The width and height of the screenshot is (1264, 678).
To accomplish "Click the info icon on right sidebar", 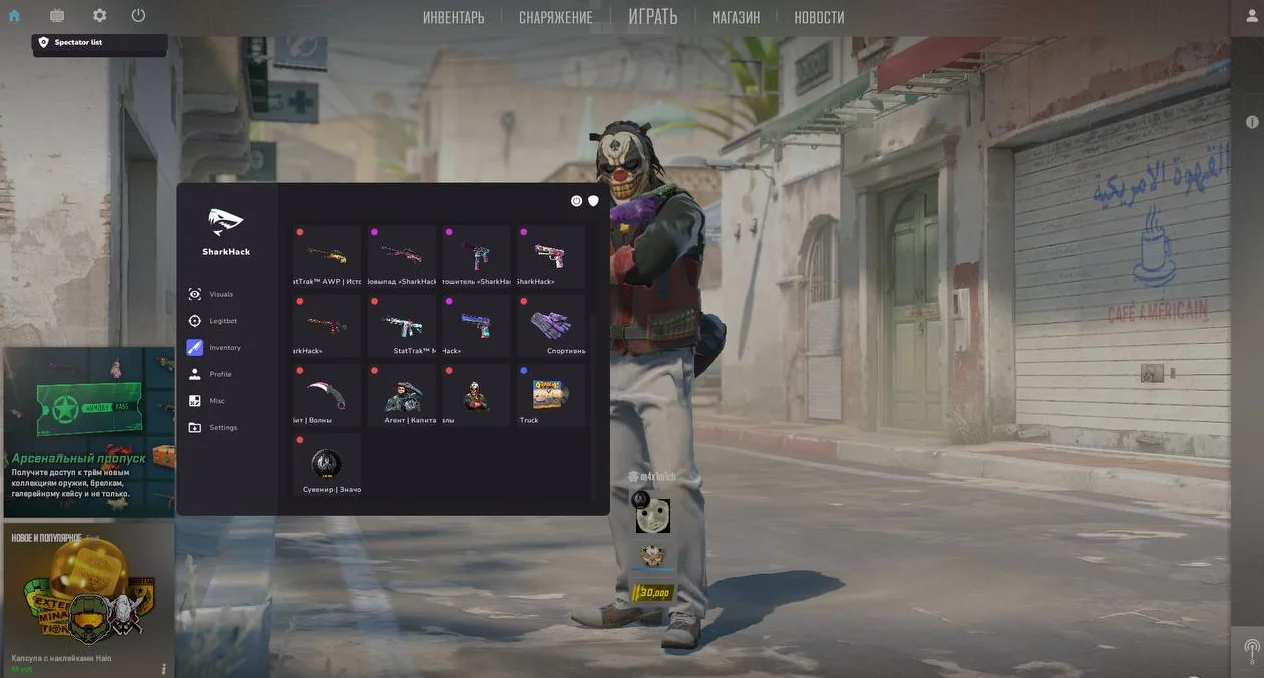I will (1251, 122).
